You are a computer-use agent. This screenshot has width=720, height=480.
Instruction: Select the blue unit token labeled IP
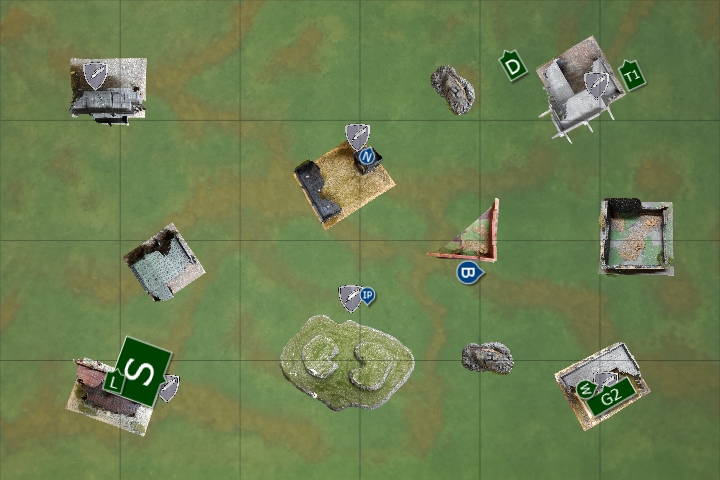tap(367, 295)
